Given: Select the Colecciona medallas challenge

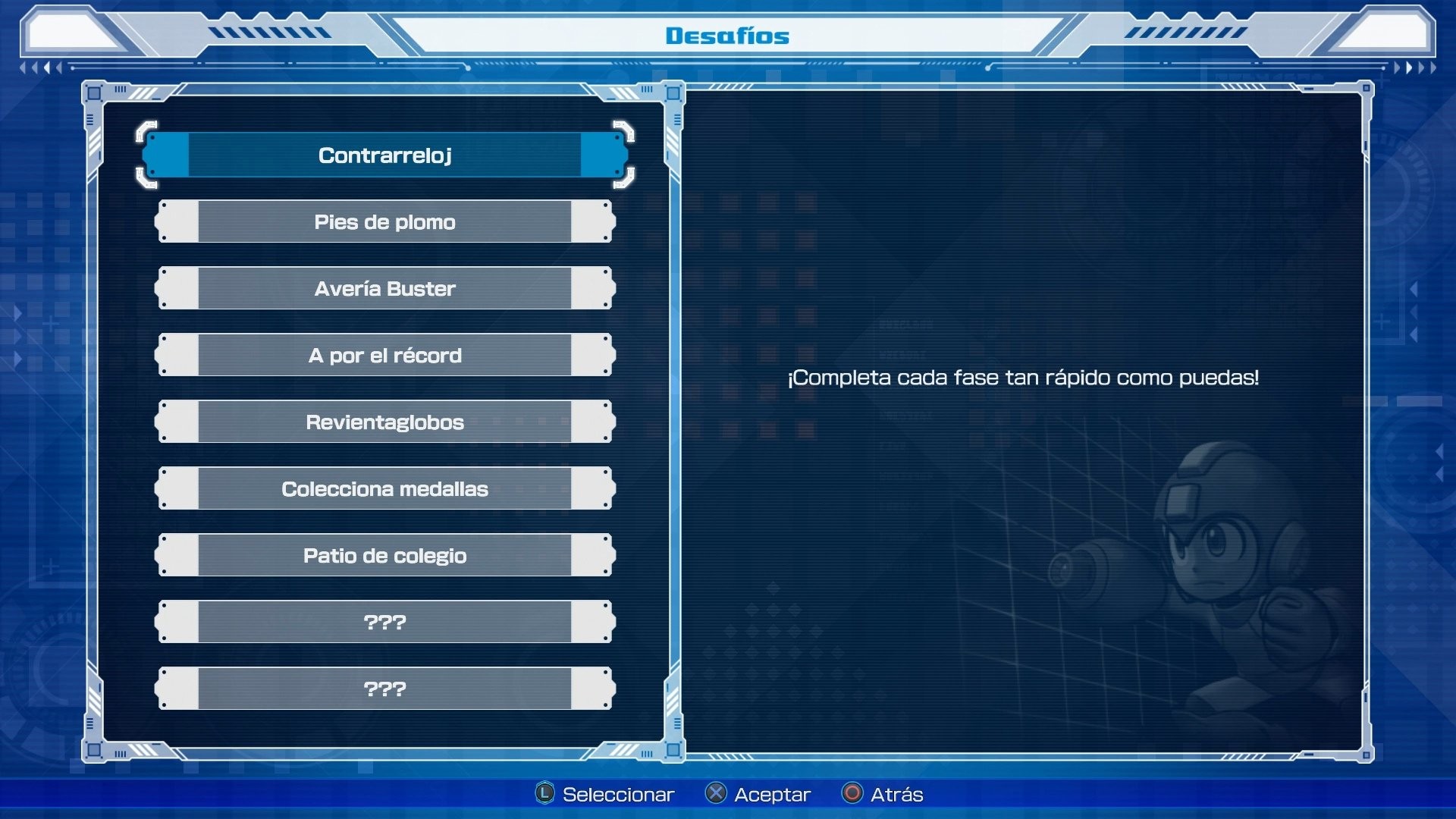Looking at the screenshot, I should pos(387,489).
